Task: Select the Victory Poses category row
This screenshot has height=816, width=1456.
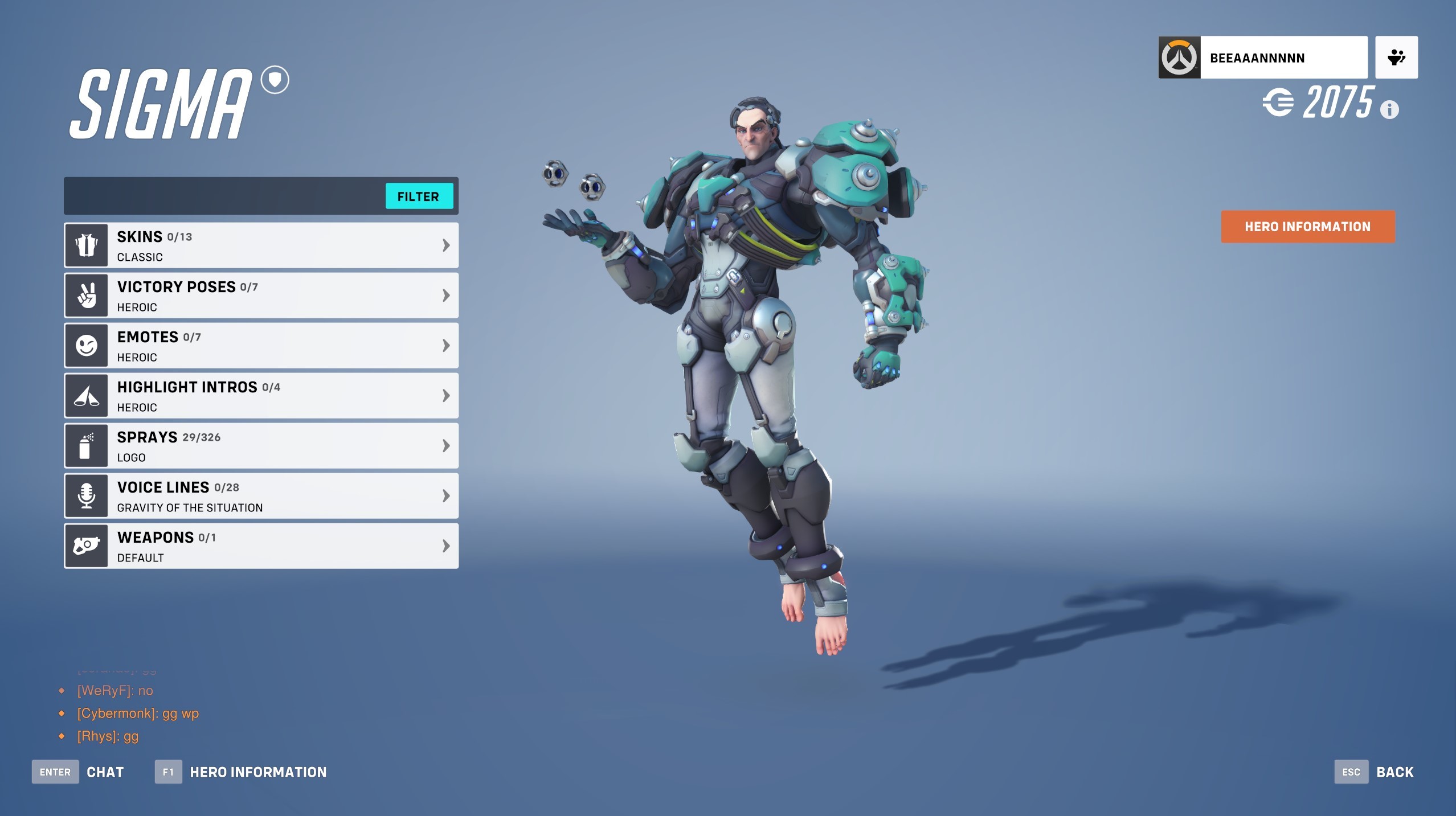Action: (x=261, y=295)
